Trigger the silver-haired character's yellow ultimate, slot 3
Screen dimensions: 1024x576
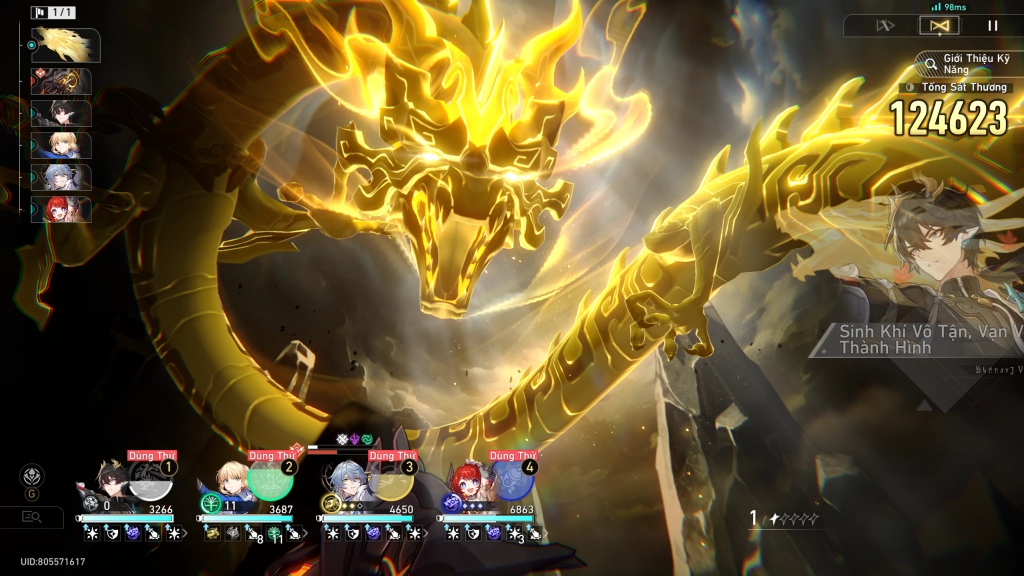click(391, 480)
